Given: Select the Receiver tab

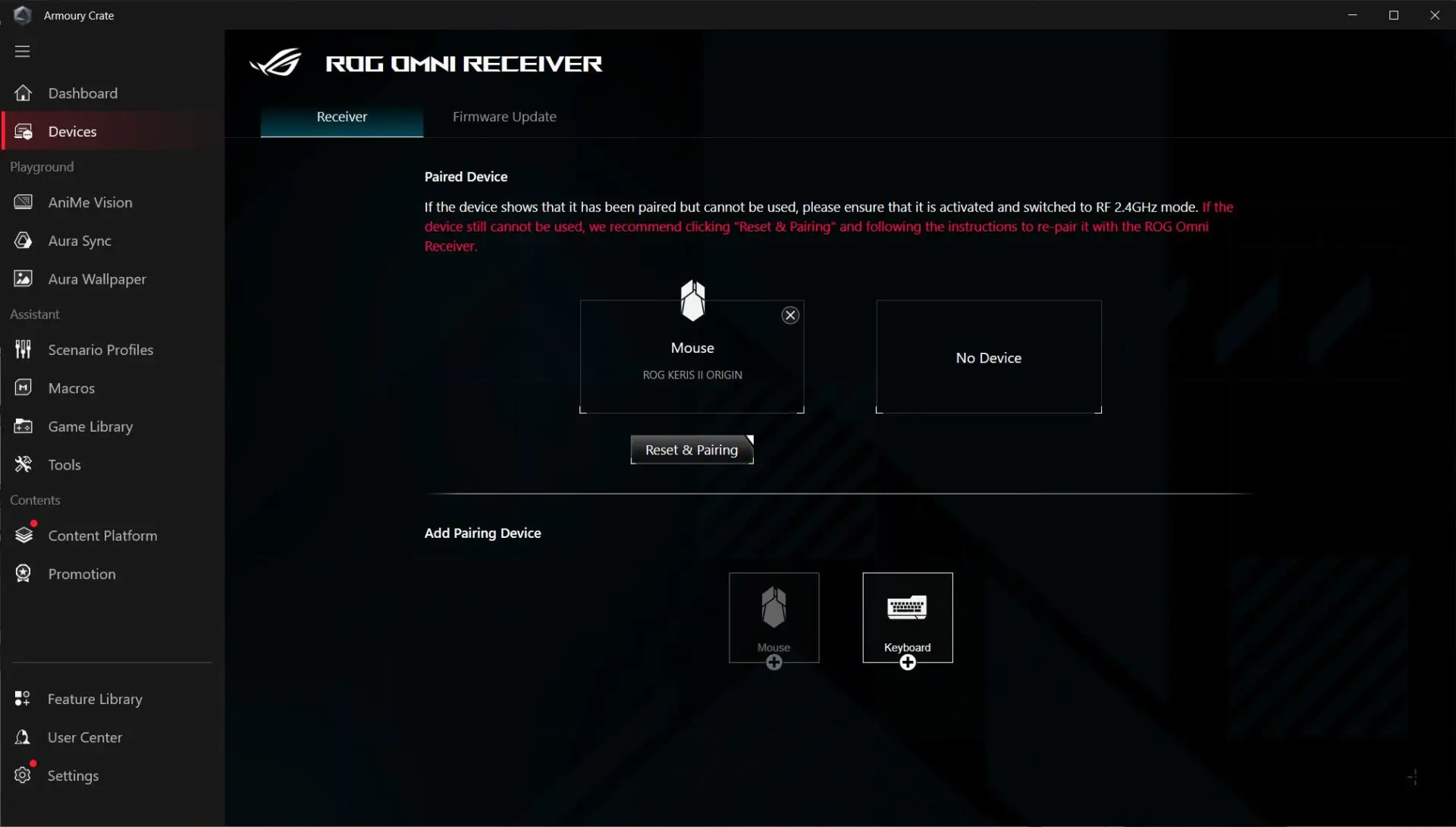Looking at the screenshot, I should point(341,117).
